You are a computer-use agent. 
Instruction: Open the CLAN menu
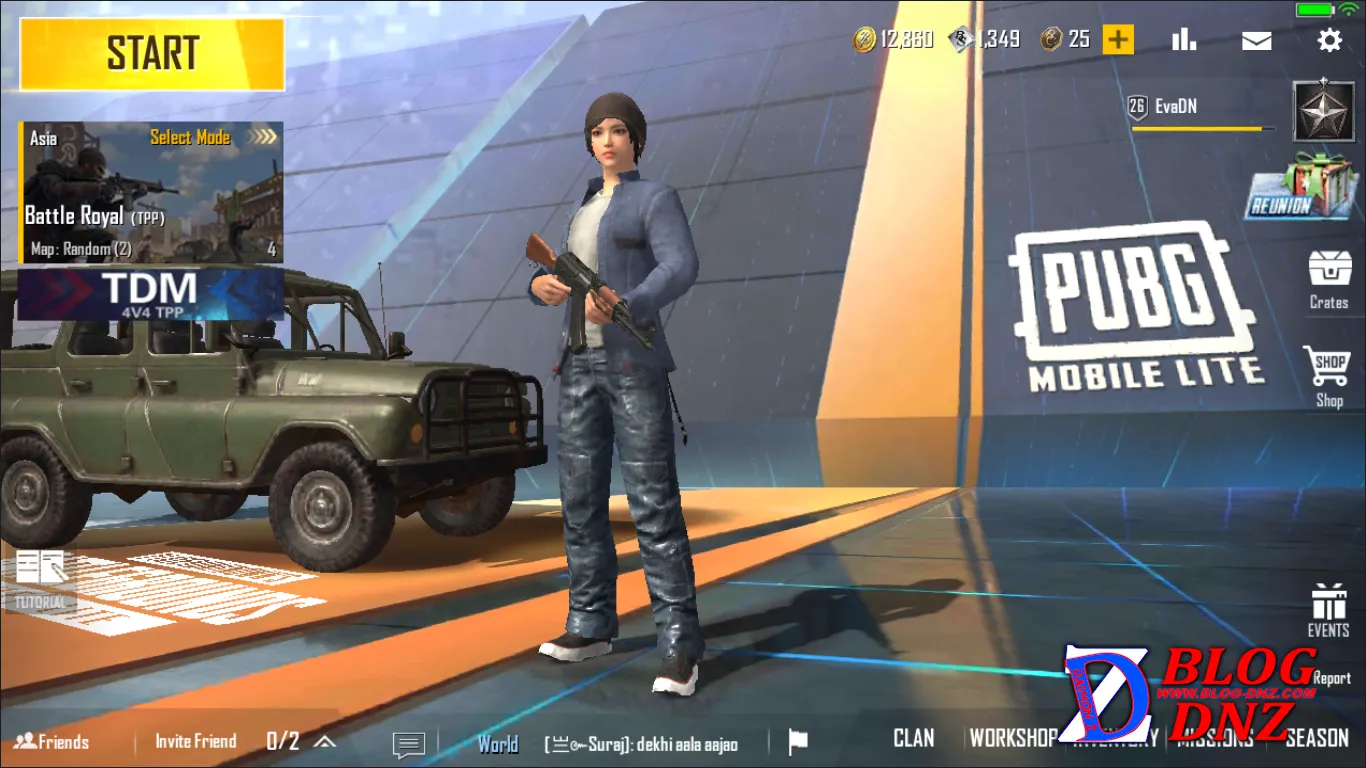click(x=913, y=738)
